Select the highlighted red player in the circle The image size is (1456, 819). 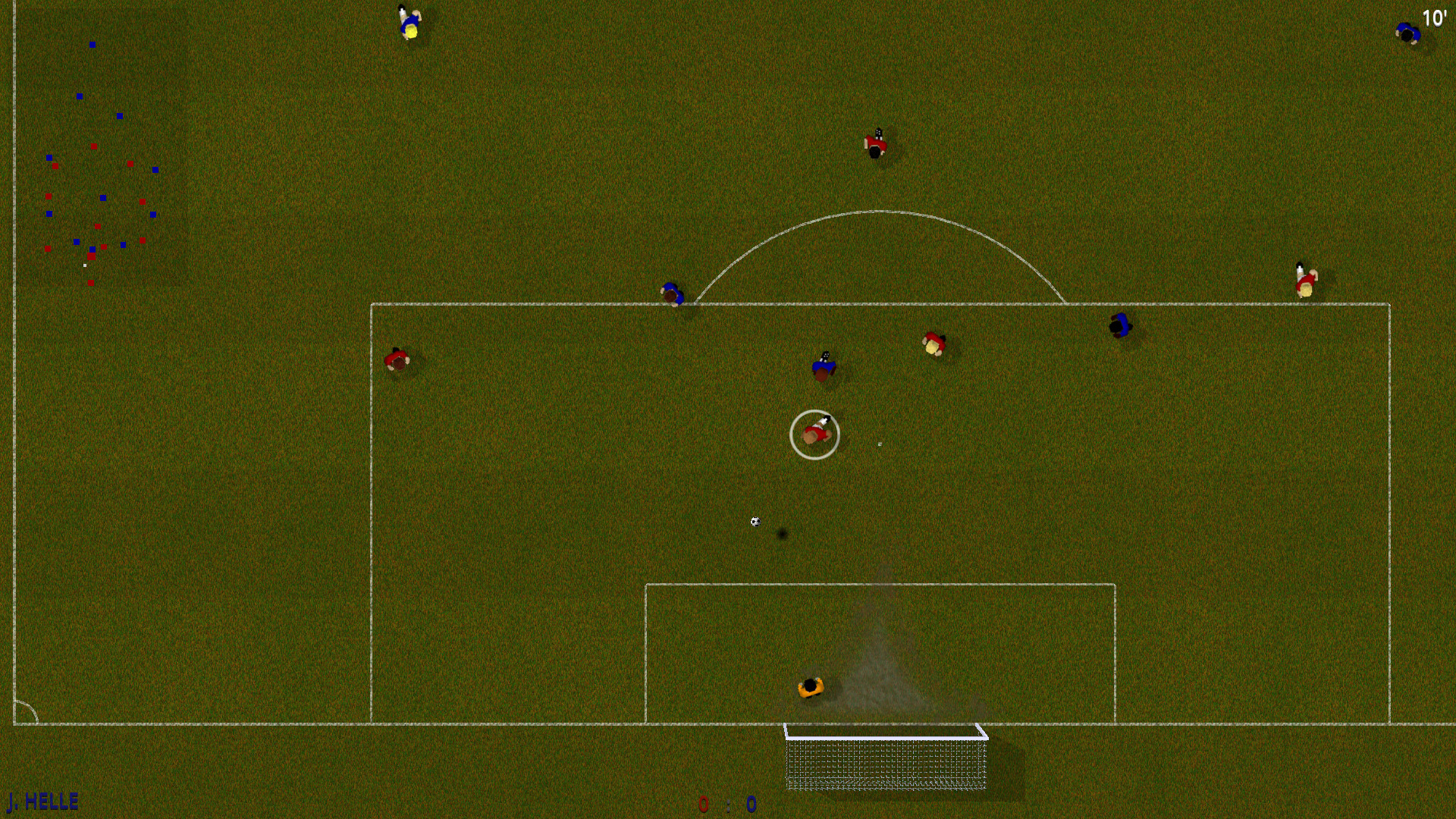click(815, 434)
